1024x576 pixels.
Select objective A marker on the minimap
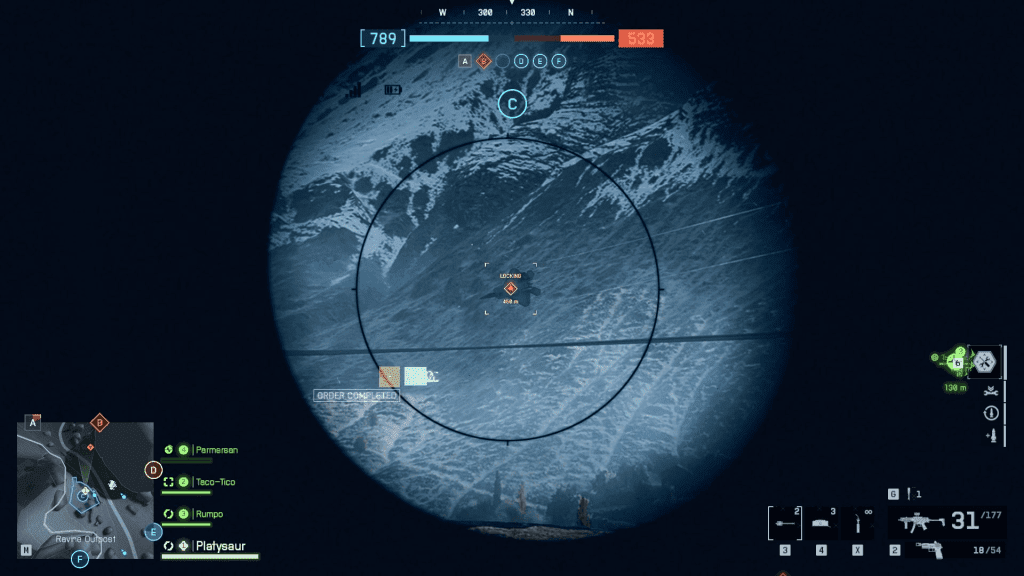tap(32, 423)
